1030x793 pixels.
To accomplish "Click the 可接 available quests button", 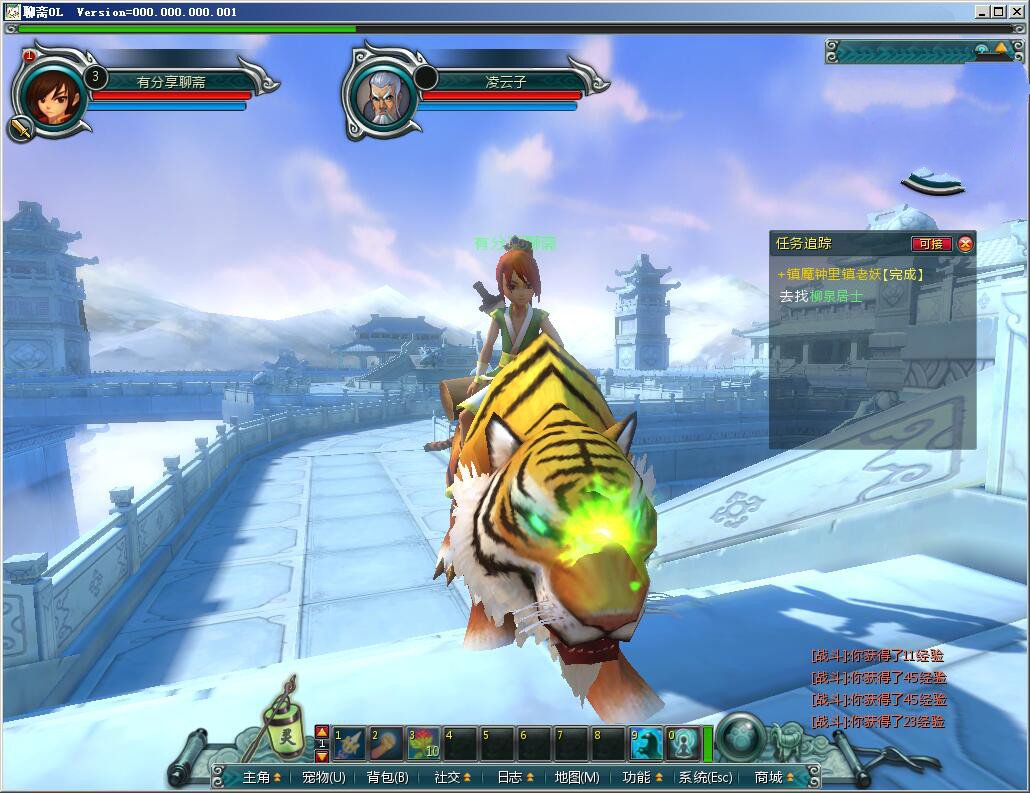I will pyautogui.click(x=931, y=244).
